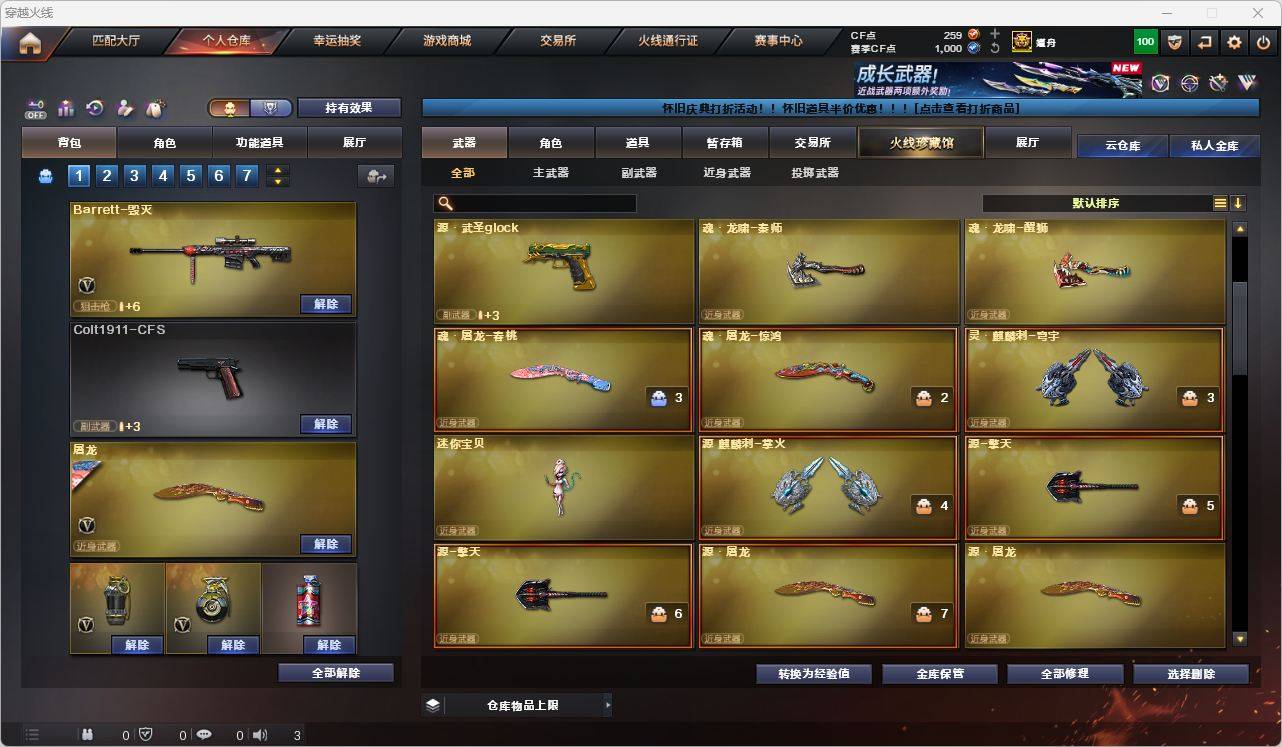
Task: Switch the character/shield toggle to shield mode
Action: click(x=270, y=108)
